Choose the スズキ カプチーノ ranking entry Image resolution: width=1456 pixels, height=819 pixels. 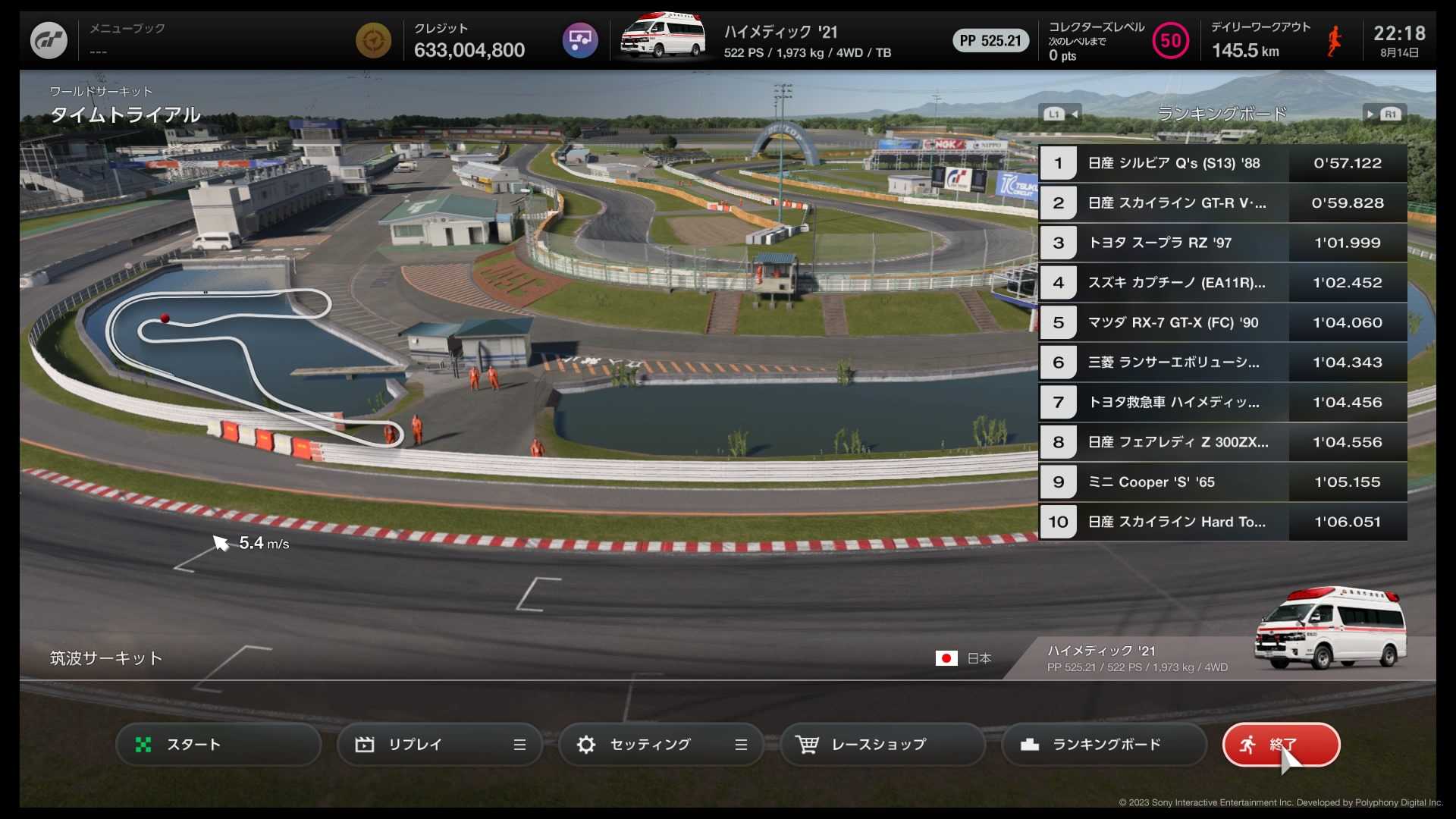pyautogui.click(x=1222, y=283)
